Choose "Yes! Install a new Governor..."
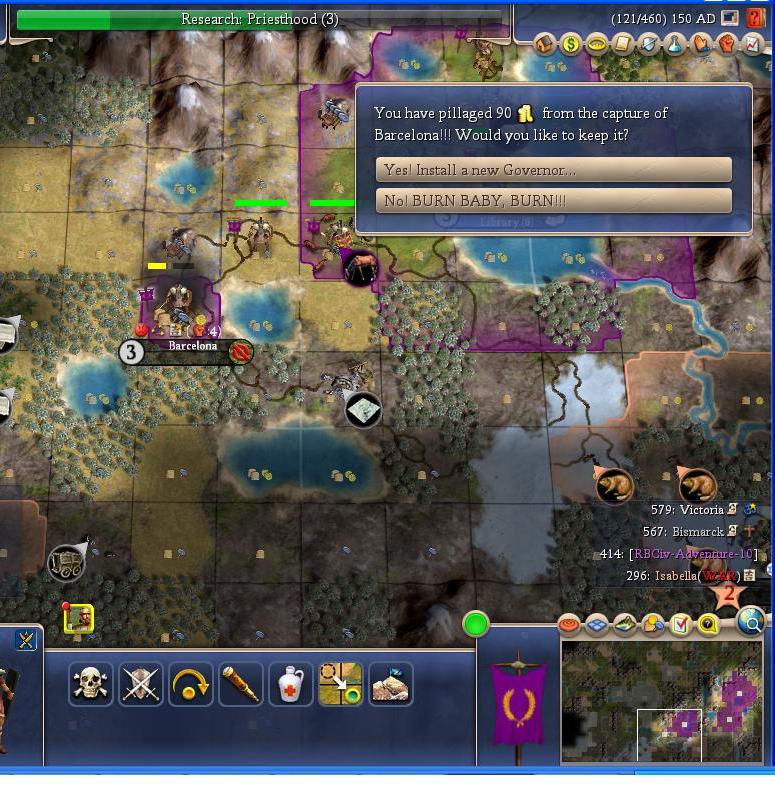Viewport: 775px width, 800px height. pos(553,170)
